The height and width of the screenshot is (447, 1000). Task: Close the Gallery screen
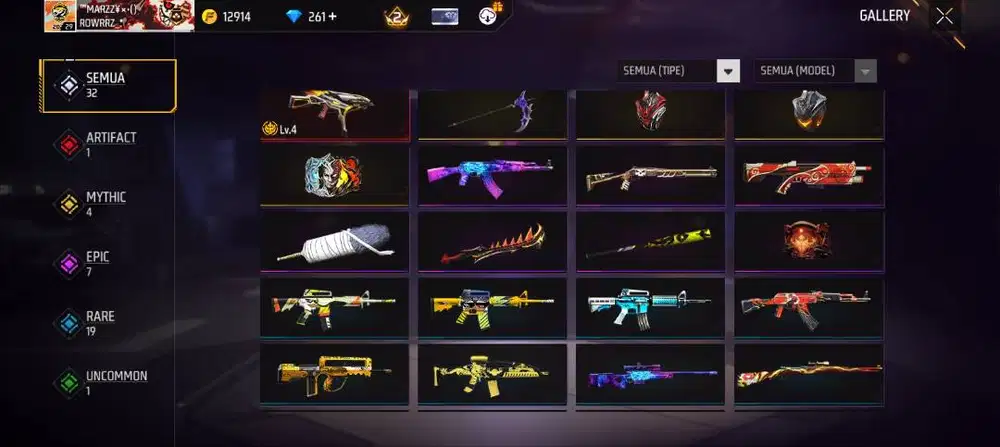coord(944,16)
